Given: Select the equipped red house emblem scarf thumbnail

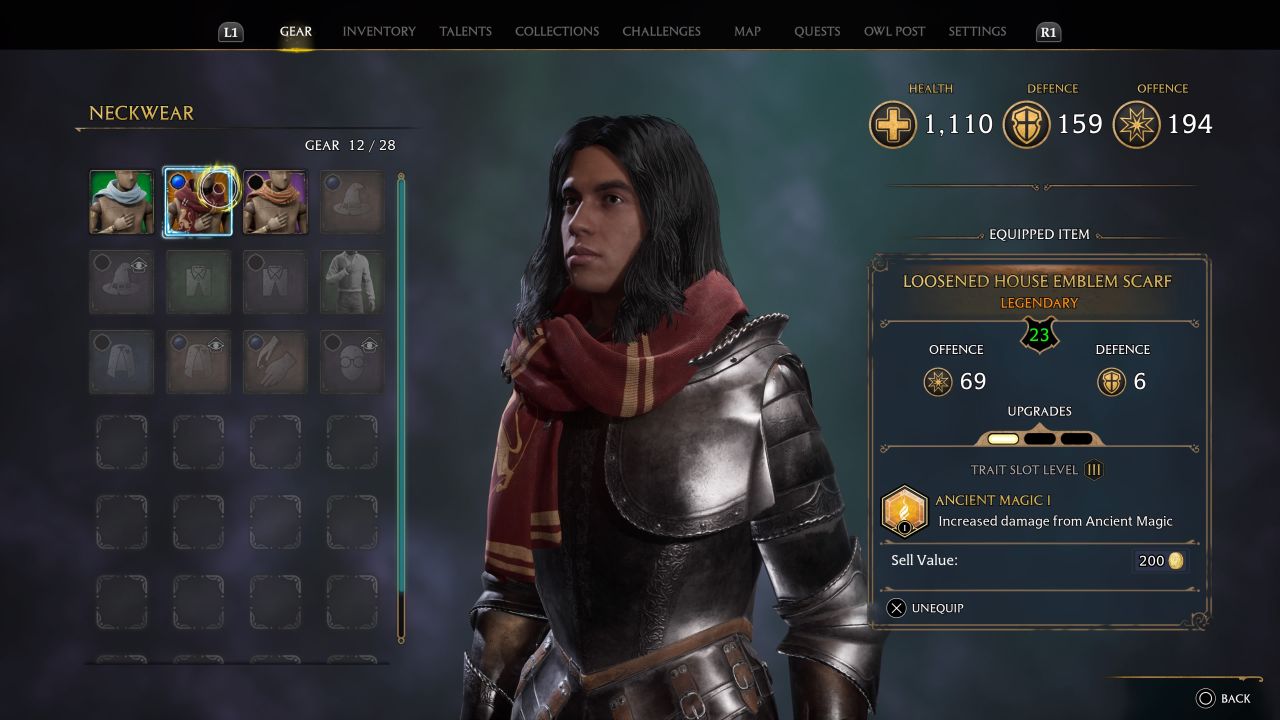Looking at the screenshot, I should point(197,200).
